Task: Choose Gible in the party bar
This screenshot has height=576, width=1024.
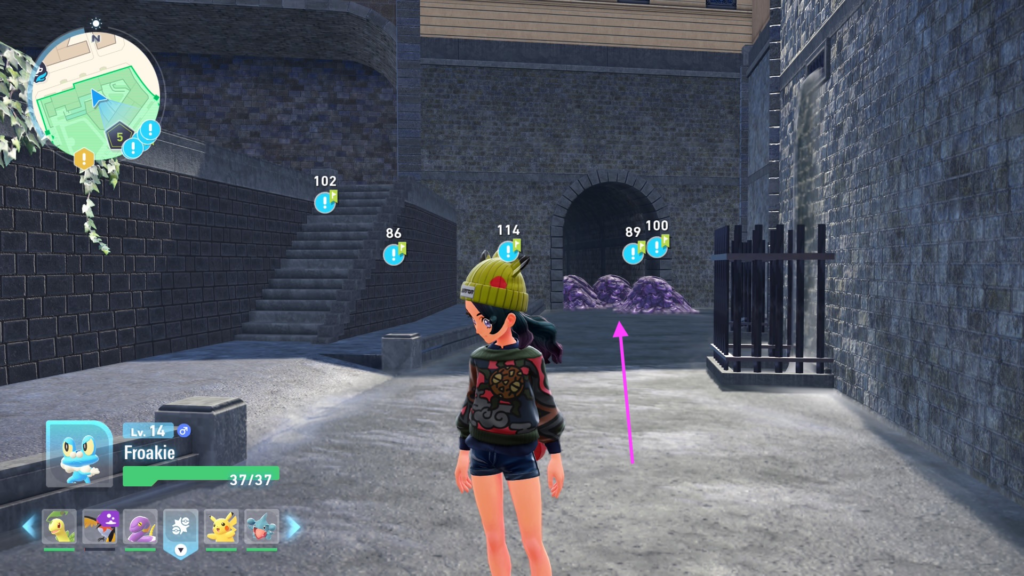Action: (261, 527)
